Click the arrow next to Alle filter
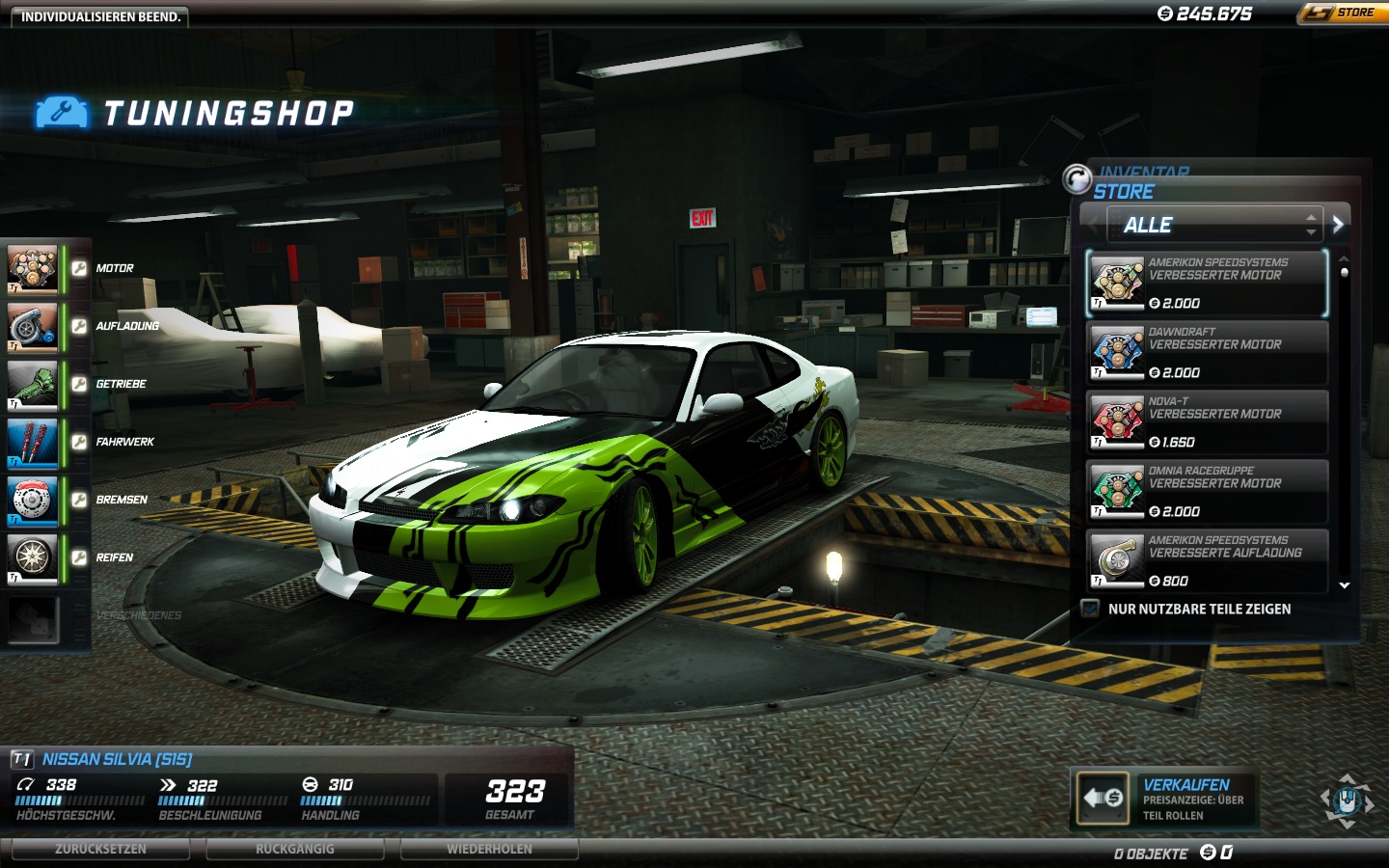The height and width of the screenshot is (868, 1389). 1338,225
